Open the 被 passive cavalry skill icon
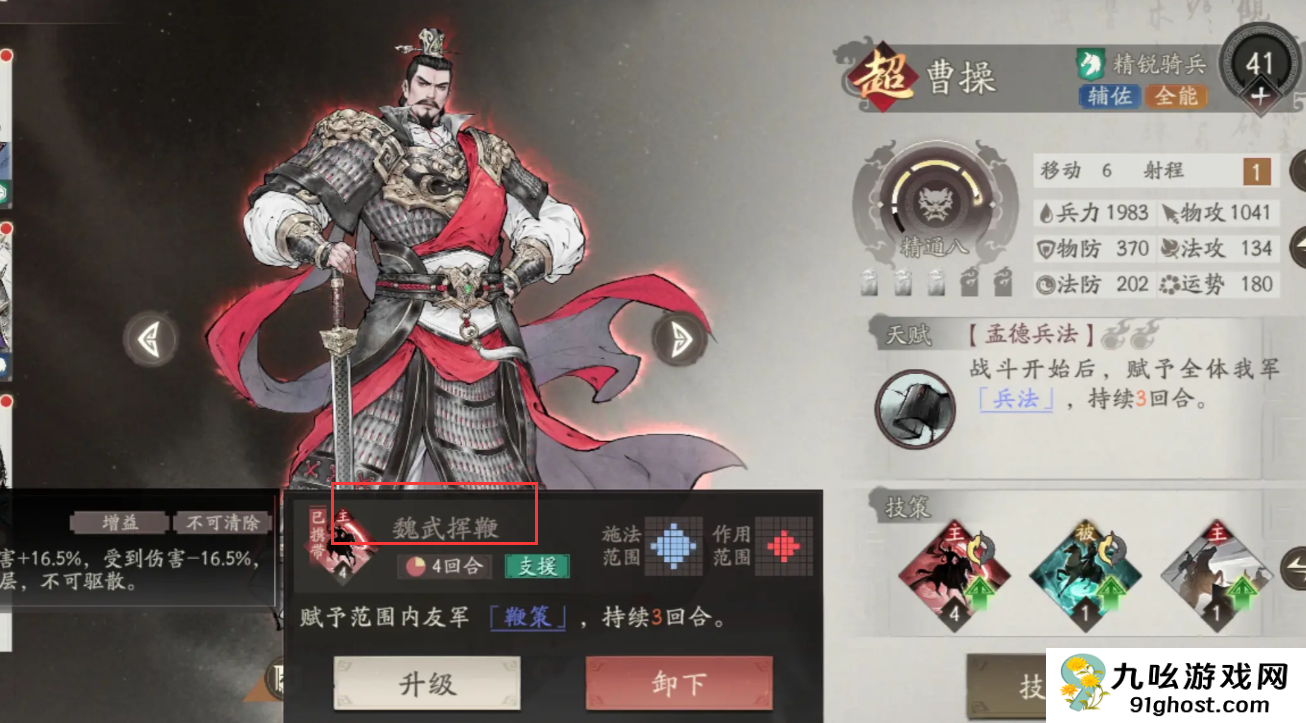 click(1086, 575)
